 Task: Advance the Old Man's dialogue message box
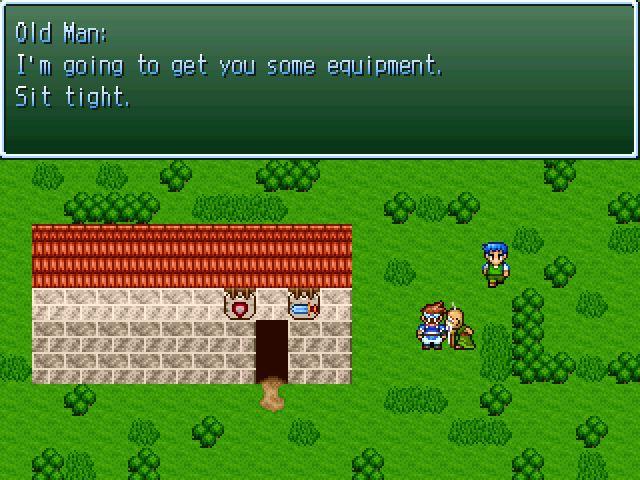pyautogui.click(x=320, y=80)
